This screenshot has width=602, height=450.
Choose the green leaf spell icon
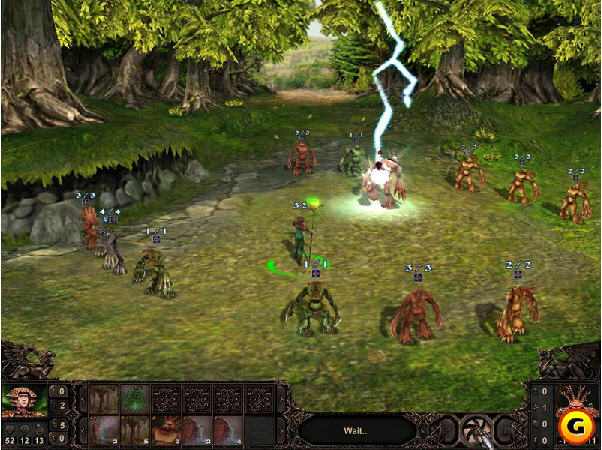(x=135, y=398)
